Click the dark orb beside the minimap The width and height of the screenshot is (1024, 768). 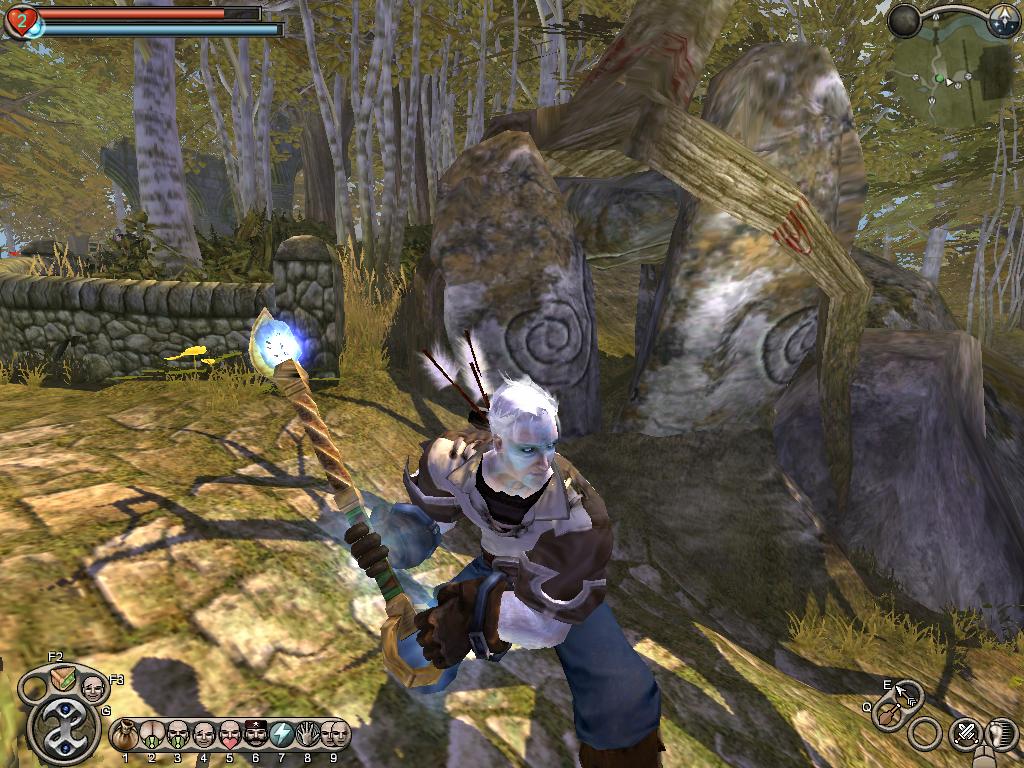pos(905,21)
